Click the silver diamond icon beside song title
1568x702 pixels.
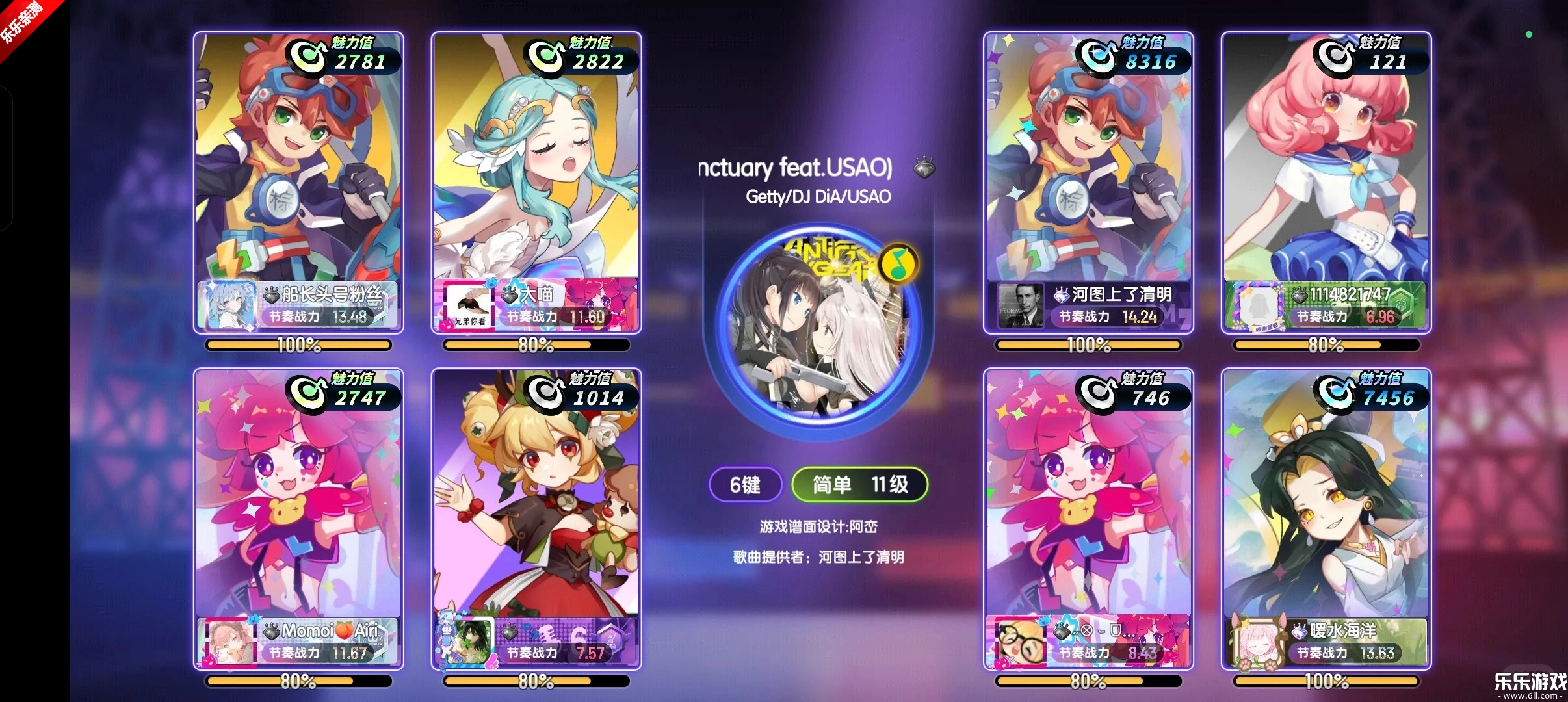pos(926,167)
